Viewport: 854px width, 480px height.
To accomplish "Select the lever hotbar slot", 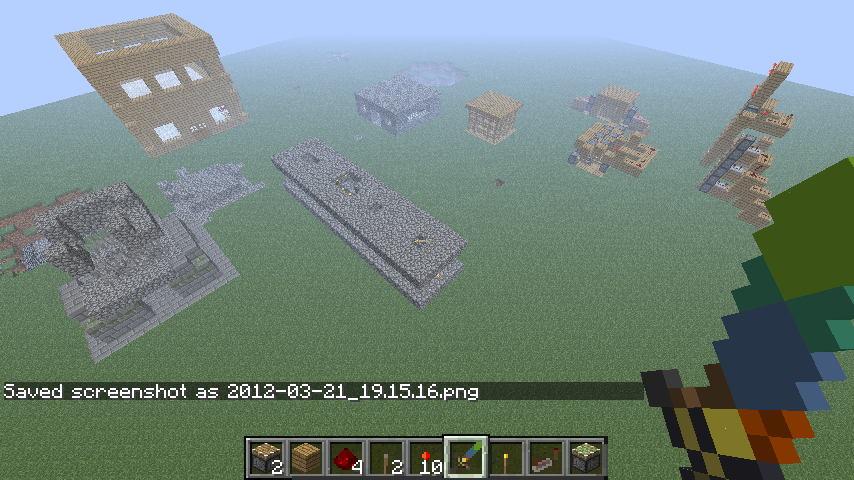I will click(x=386, y=459).
